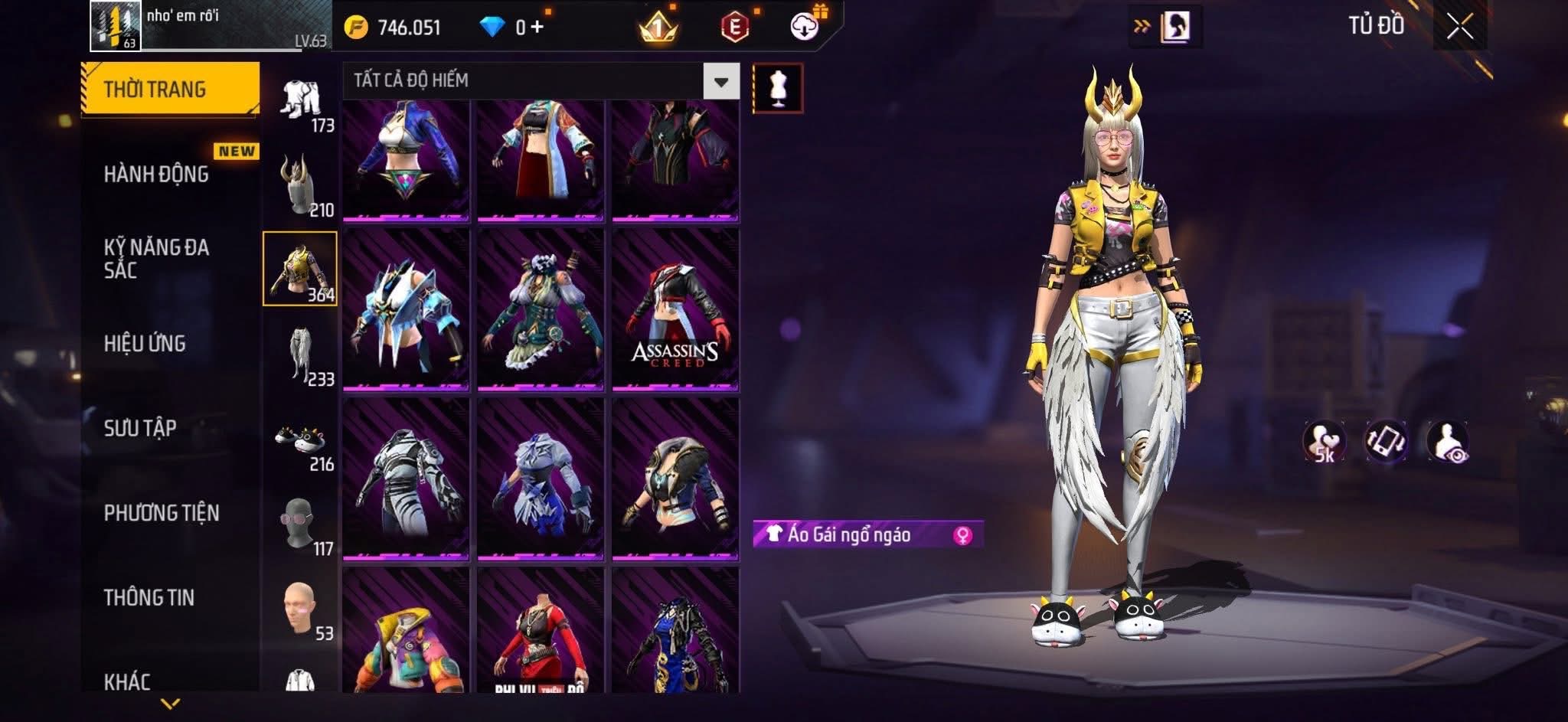Open the HÀNH ĐỘNG section
1568x722 pixels.
coord(157,175)
